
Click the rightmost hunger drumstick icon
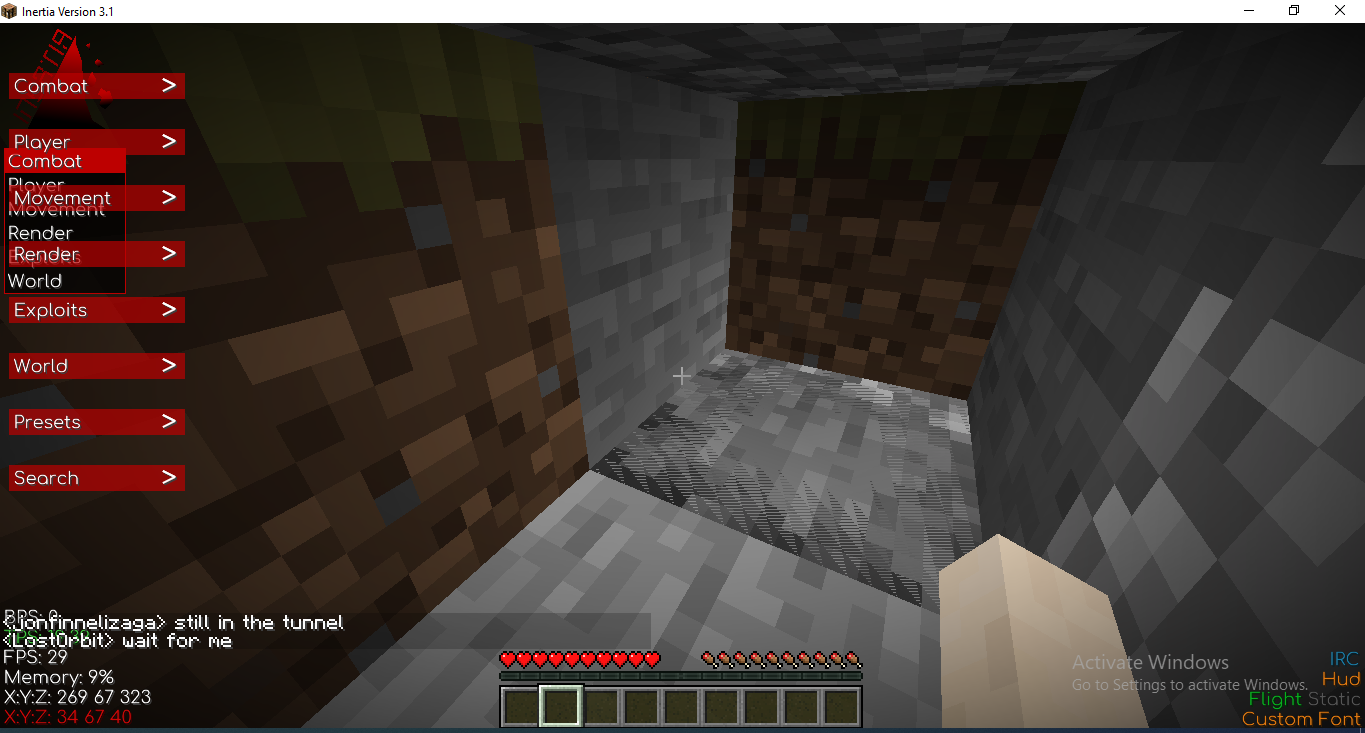855,661
